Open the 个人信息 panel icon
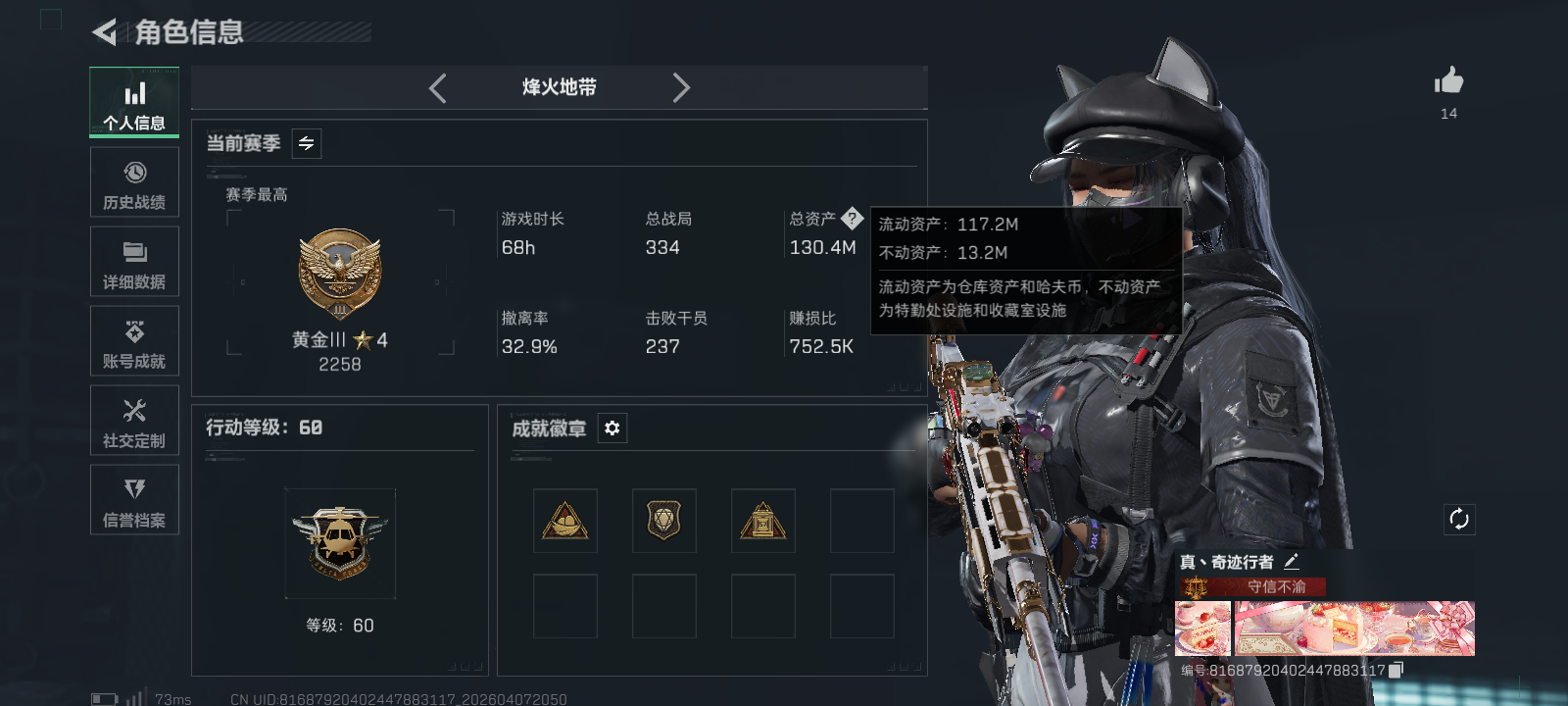This screenshot has height=706, width=1568. (134, 101)
